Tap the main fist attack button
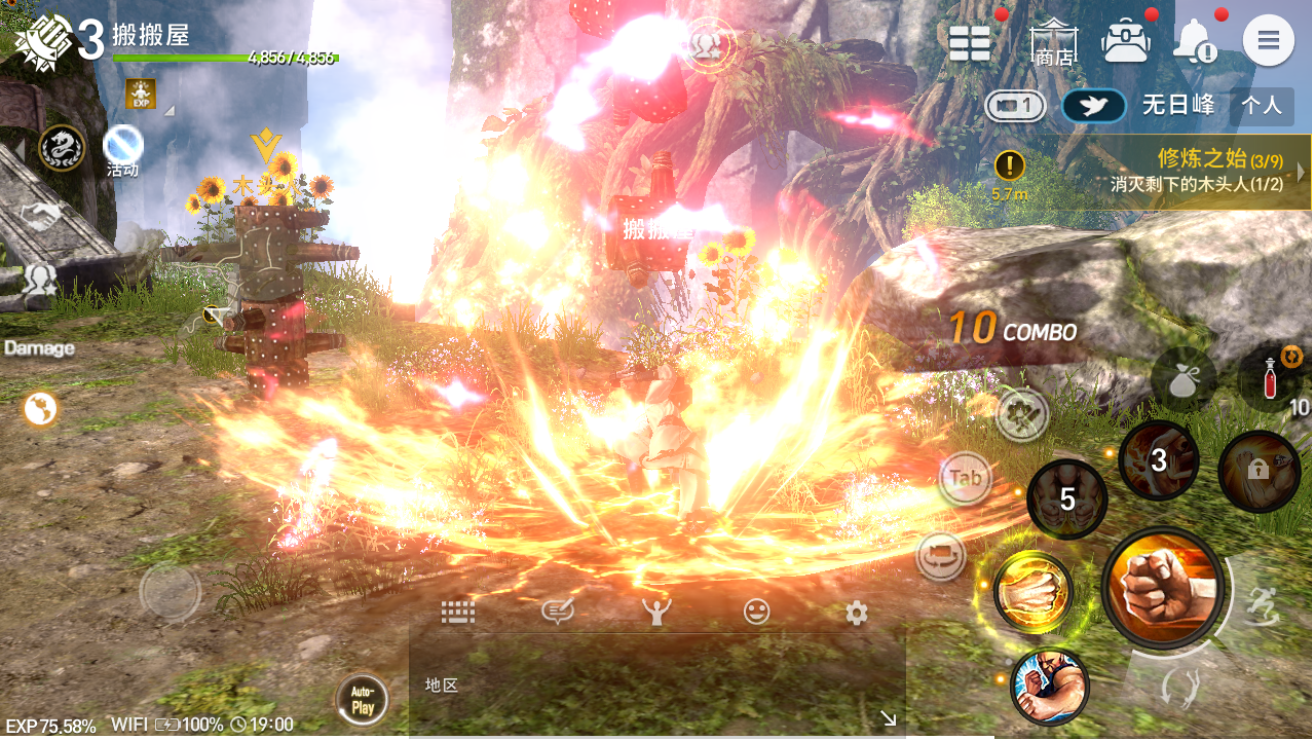Image resolution: width=1312 pixels, height=739 pixels. 1163,588
